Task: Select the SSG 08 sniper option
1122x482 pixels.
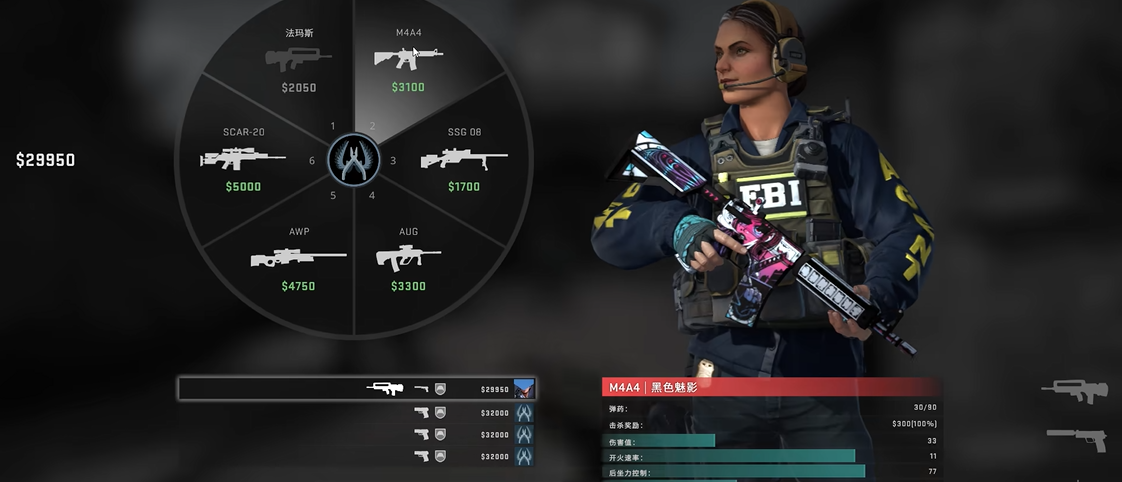Action: tap(463, 159)
